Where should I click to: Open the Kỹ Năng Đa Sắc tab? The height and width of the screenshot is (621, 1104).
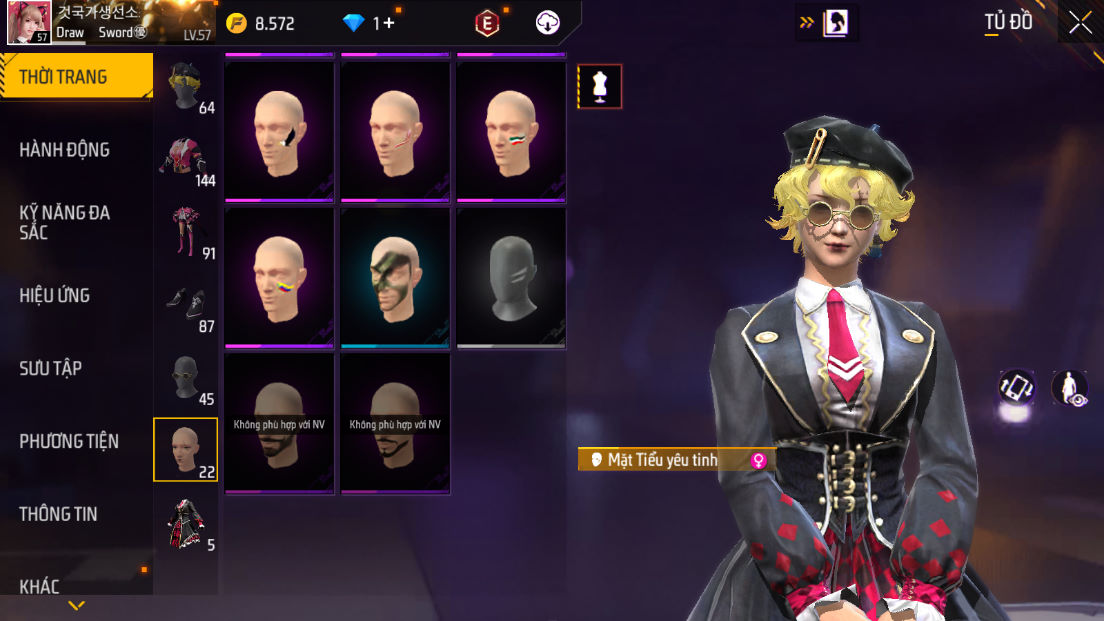pyautogui.click(x=65, y=222)
